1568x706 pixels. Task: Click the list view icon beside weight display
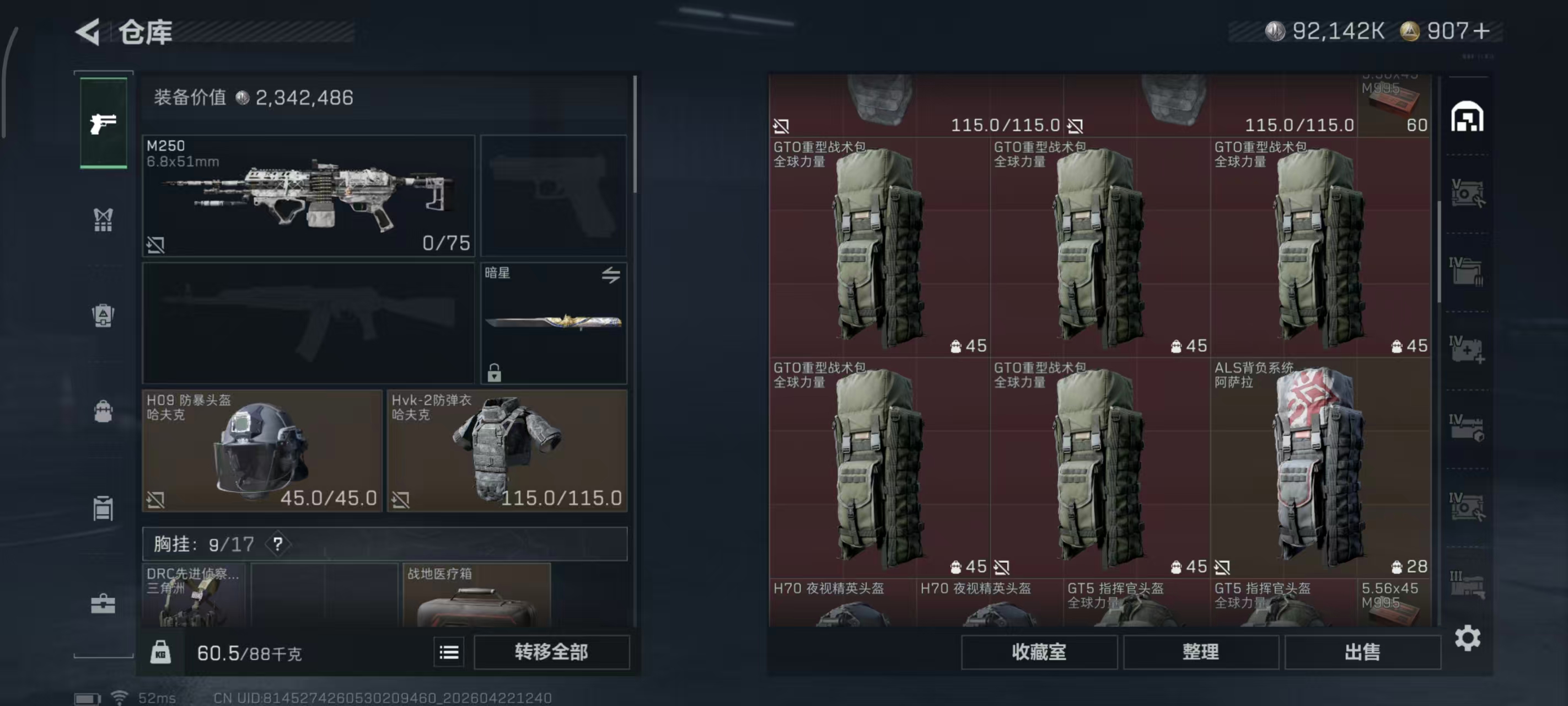point(449,652)
